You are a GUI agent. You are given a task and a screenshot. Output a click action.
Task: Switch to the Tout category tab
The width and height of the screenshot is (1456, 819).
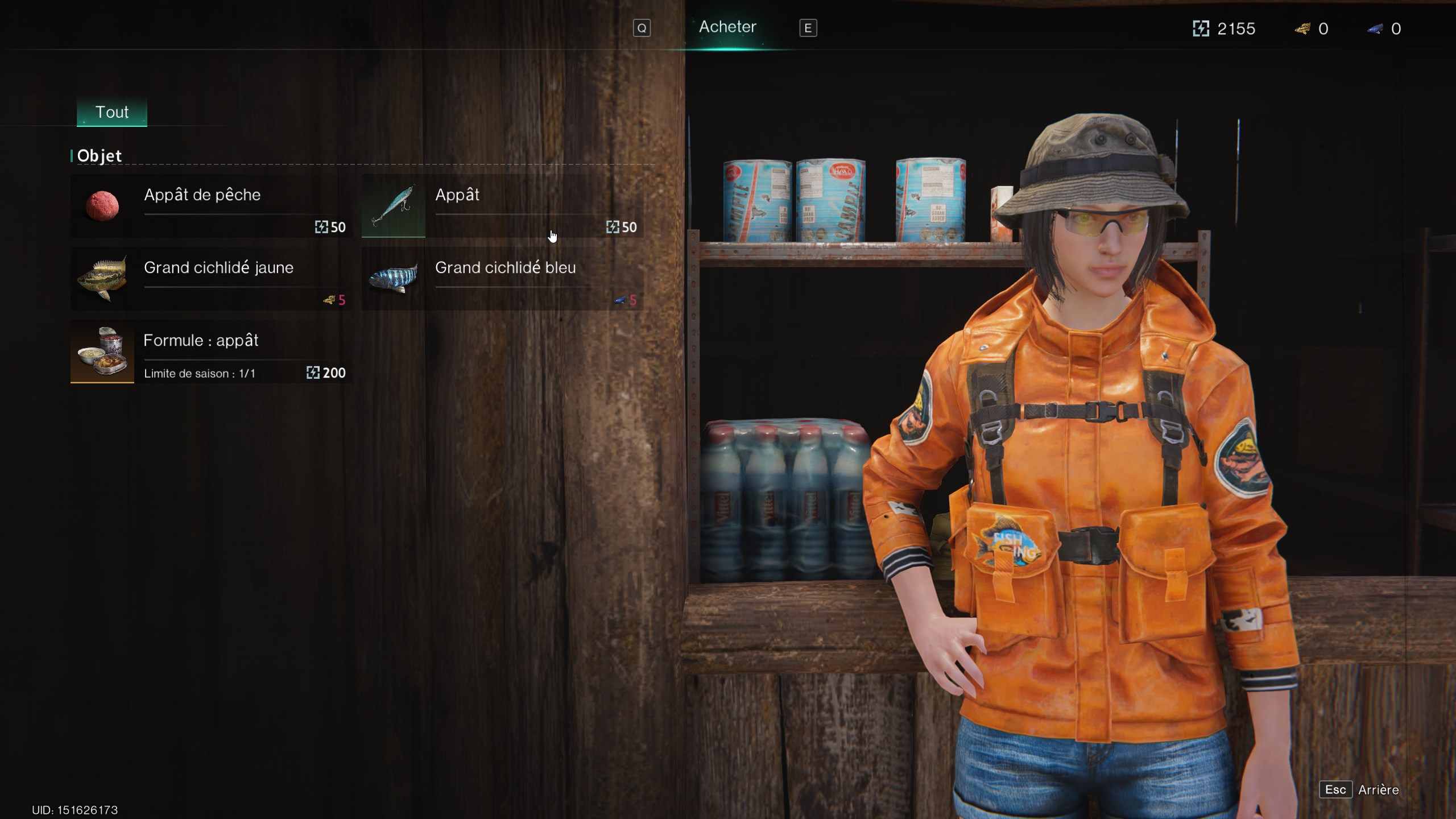coord(112,112)
